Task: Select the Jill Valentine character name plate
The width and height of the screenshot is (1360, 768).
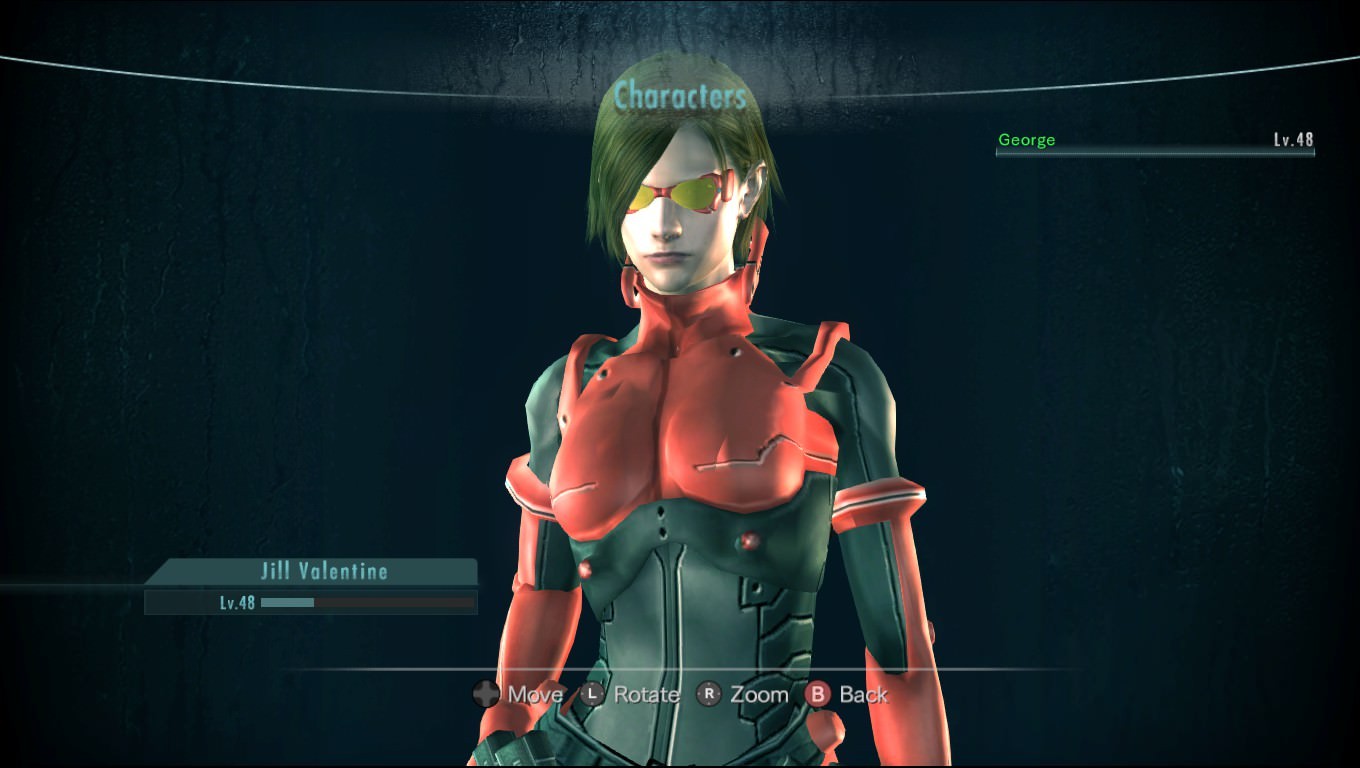Action: tap(316, 572)
